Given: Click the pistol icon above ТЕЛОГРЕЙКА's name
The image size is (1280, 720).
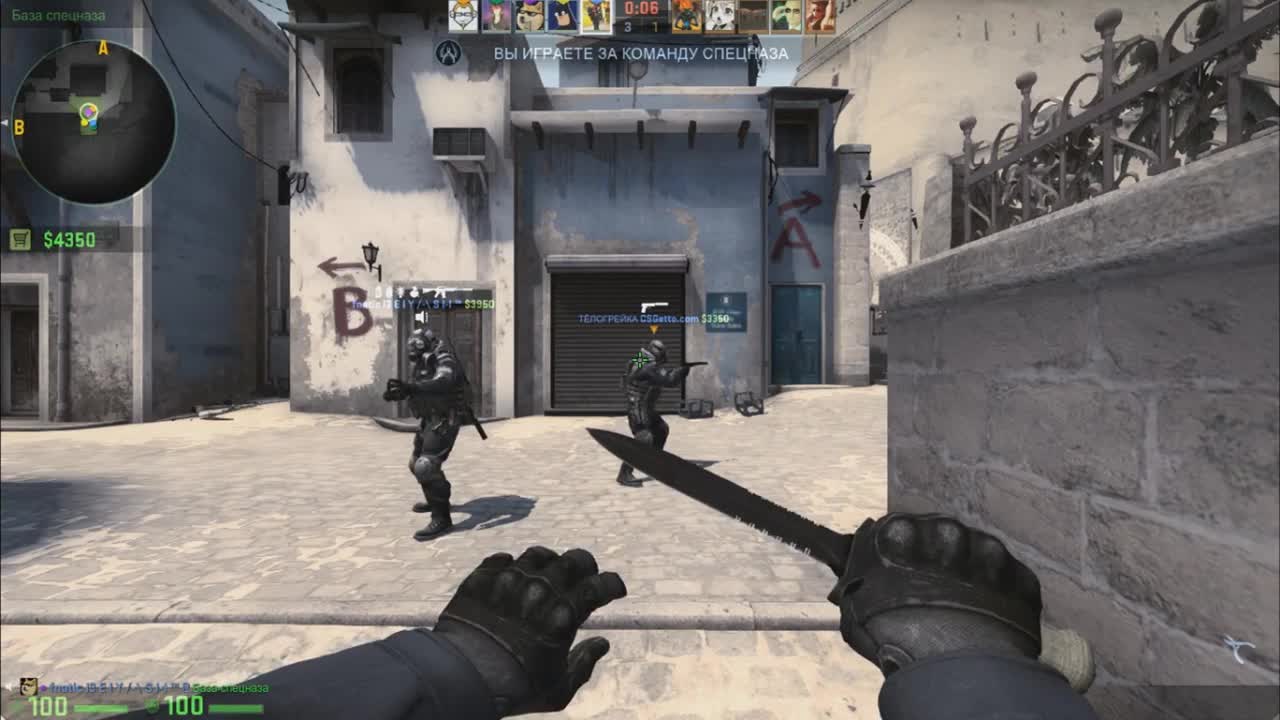Looking at the screenshot, I should pyautogui.click(x=655, y=307).
